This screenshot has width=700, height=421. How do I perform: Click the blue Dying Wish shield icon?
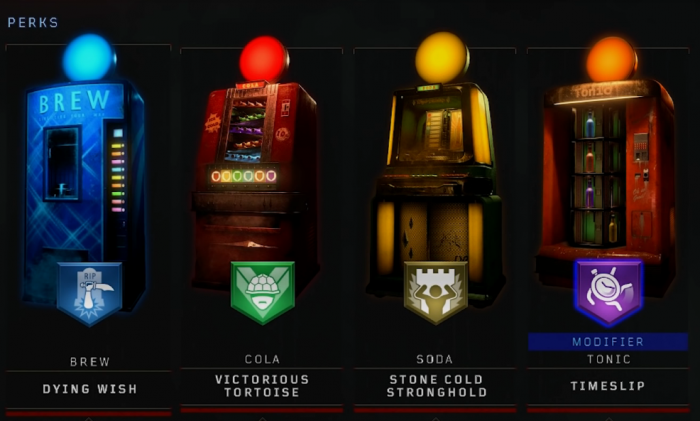89,293
